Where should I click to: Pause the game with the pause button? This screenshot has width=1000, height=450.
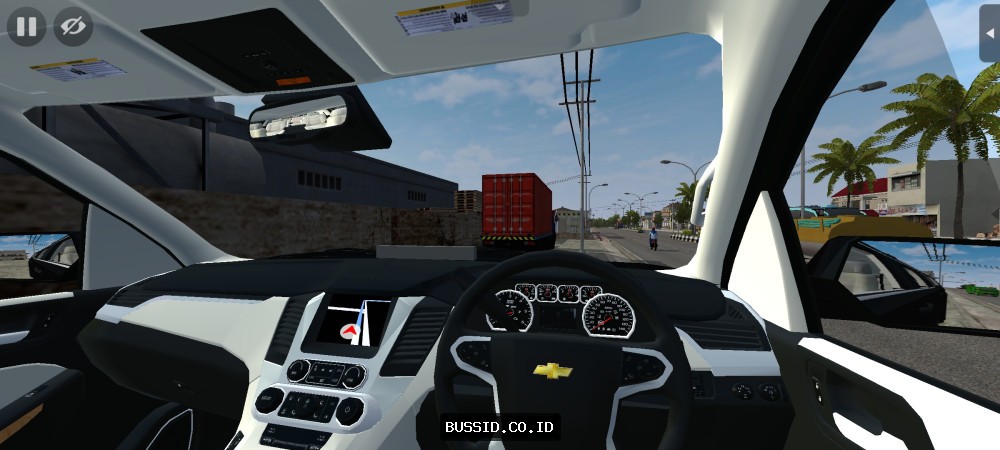pyautogui.click(x=26, y=26)
